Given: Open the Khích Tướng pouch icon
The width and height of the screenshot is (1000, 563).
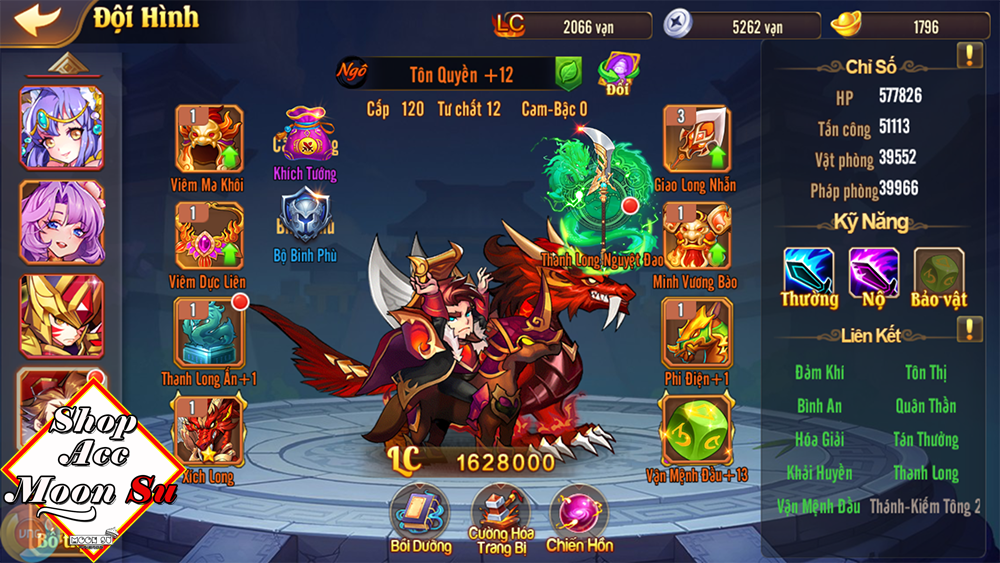Looking at the screenshot, I should coord(305,138).
